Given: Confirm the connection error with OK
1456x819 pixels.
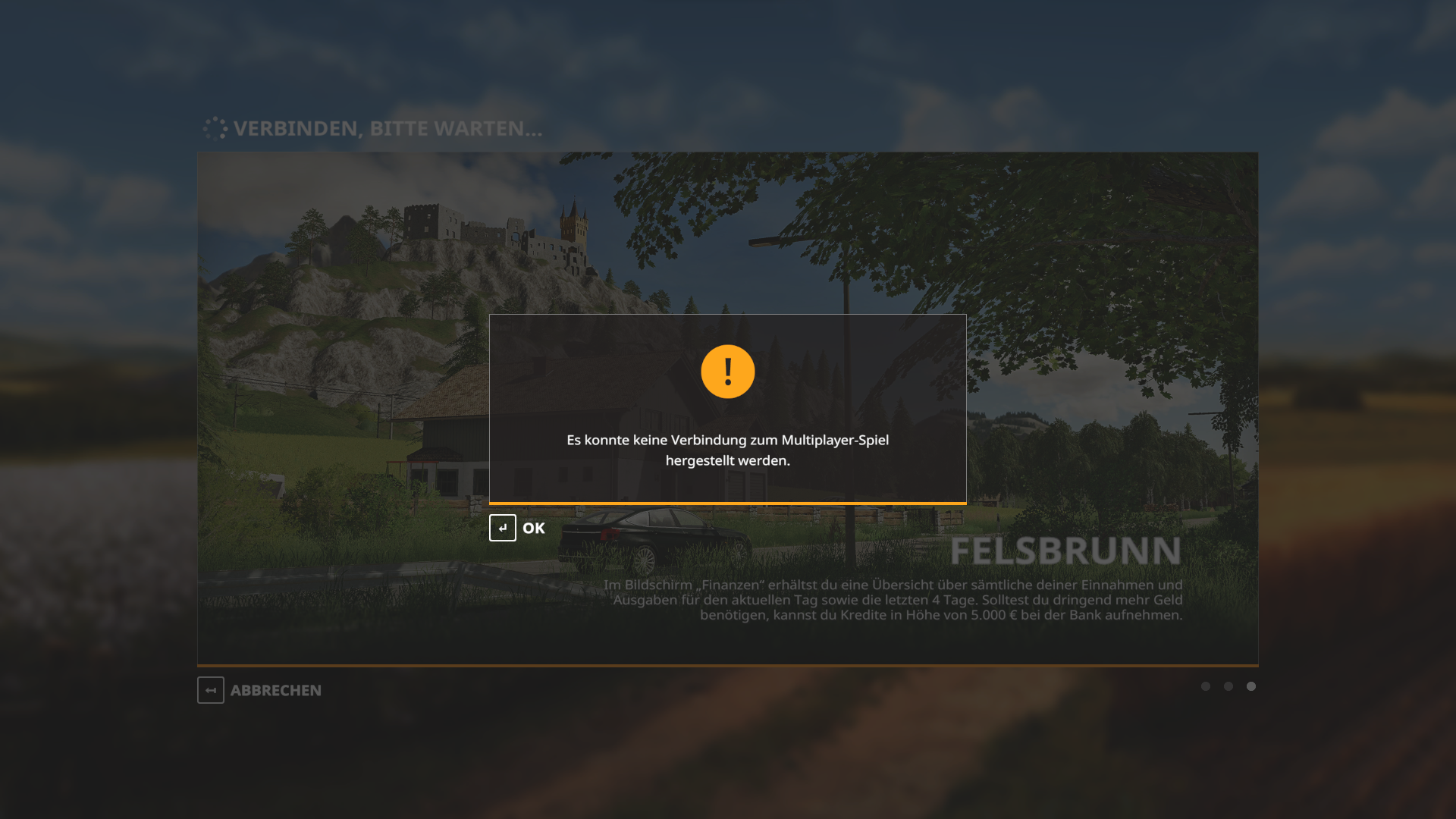Looking at the screenshot, I should [518, 528].
